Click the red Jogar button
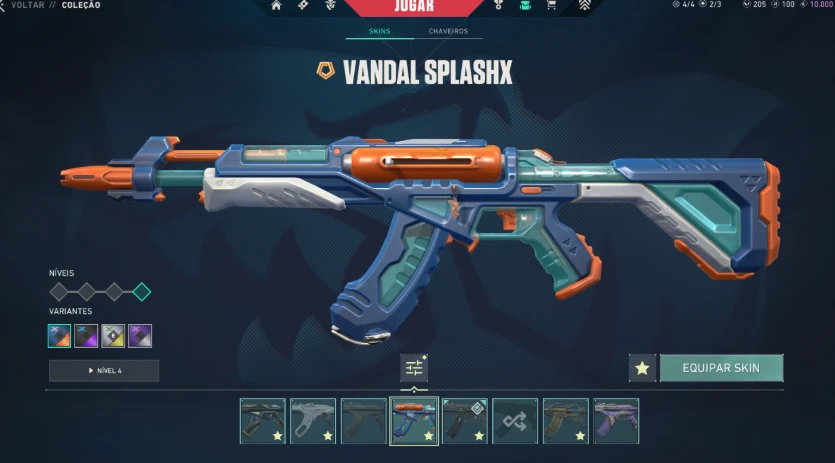 pyautogui.click(x=414, y=6)
